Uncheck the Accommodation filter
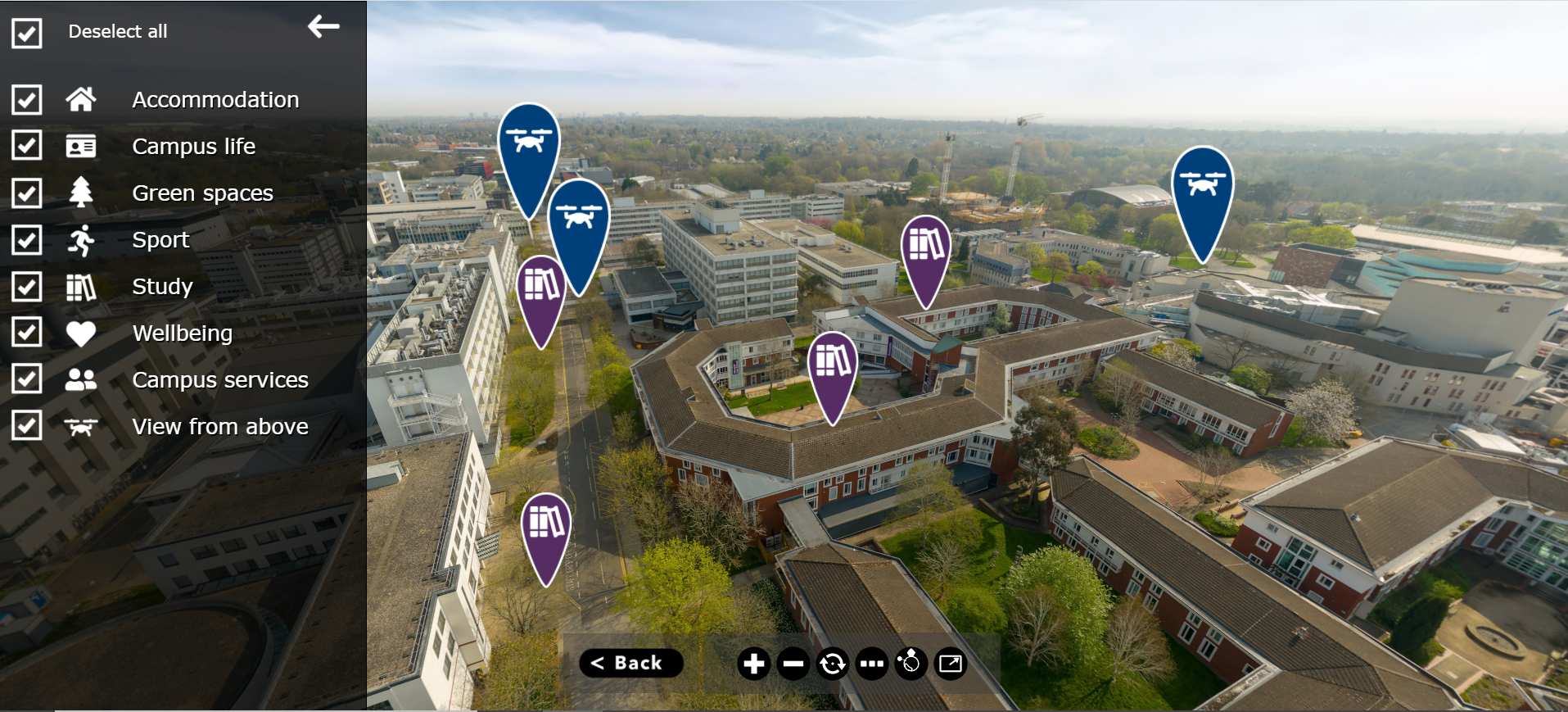 (27, 100)
